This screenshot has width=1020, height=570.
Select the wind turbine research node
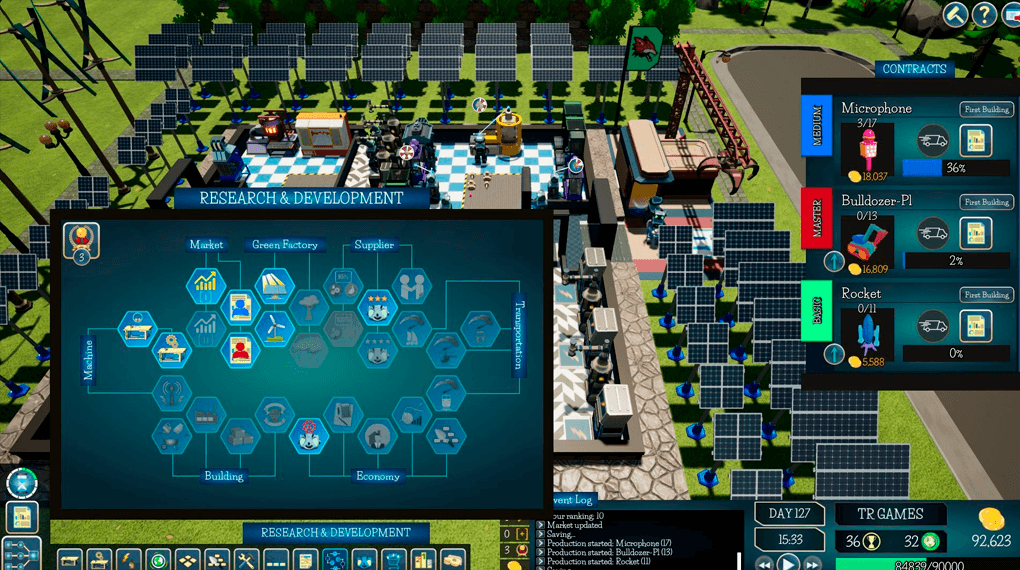[273, 327]
